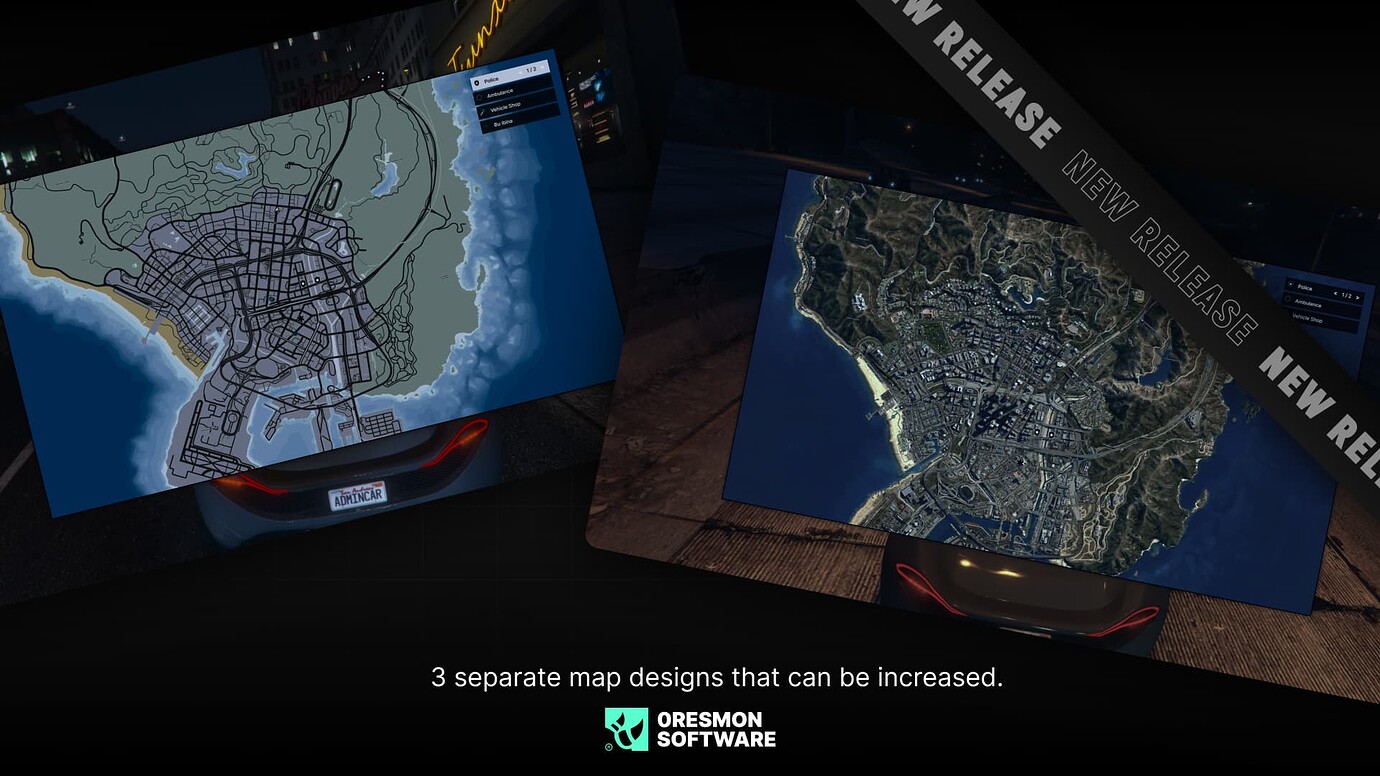Click the right arrow to view page 2
Screen dimensions: 1380x776
pyautogui.click(x=542, y=68)
